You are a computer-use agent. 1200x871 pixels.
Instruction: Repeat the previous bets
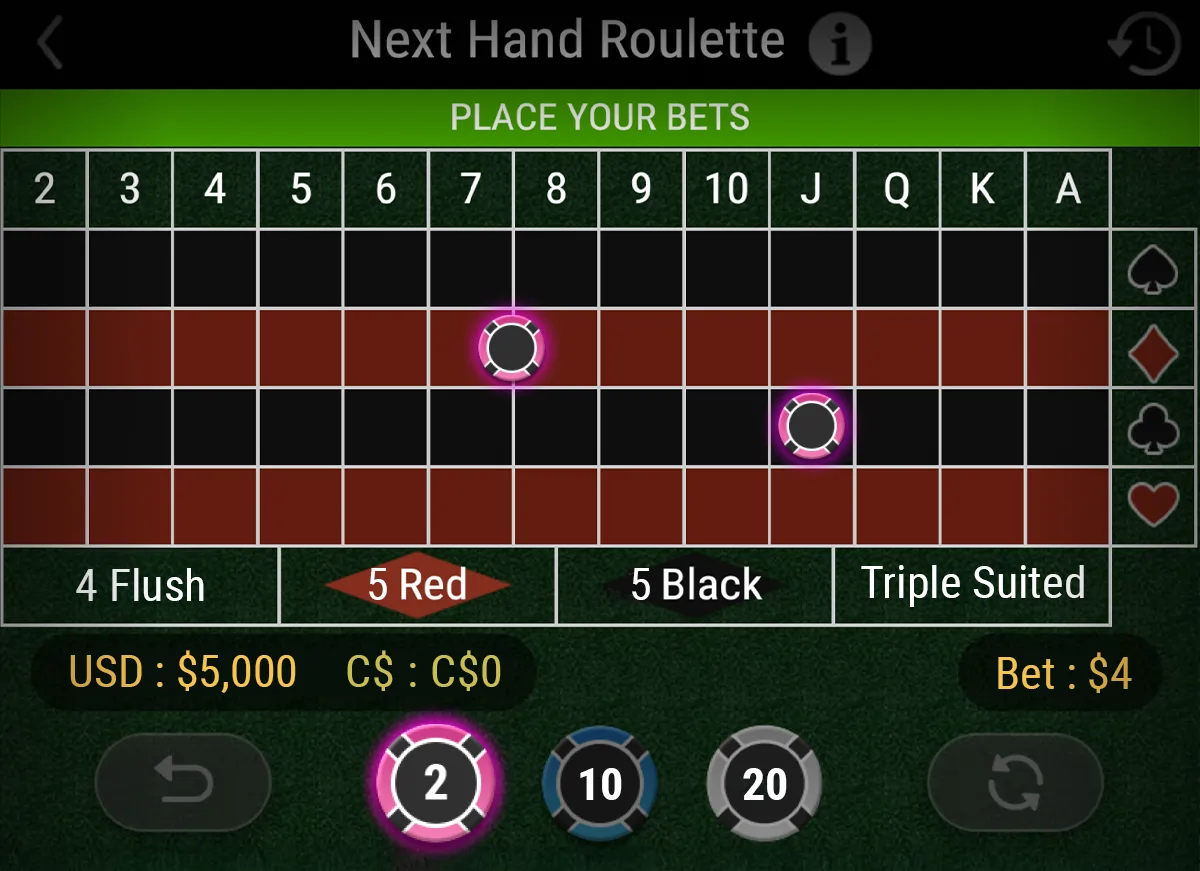pyautogui.click(x=1015, y=783)
